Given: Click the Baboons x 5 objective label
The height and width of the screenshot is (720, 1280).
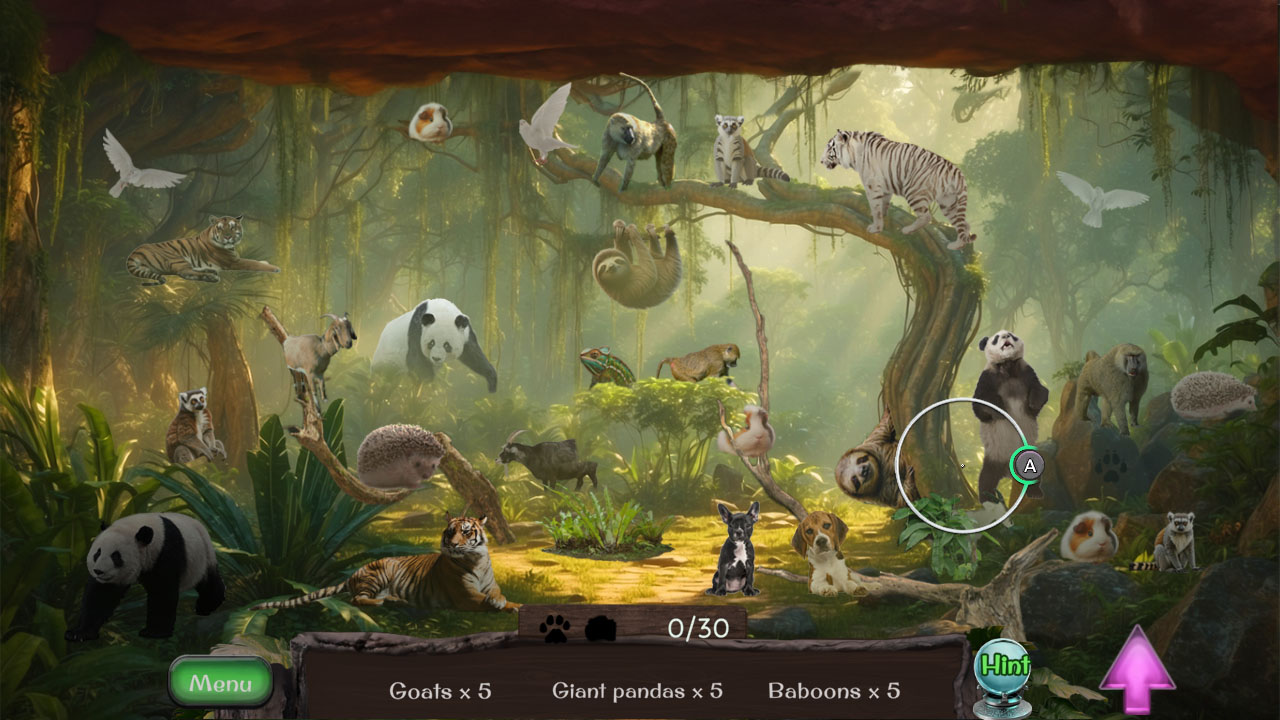Looking at the screenshot, I should (836, 691).
